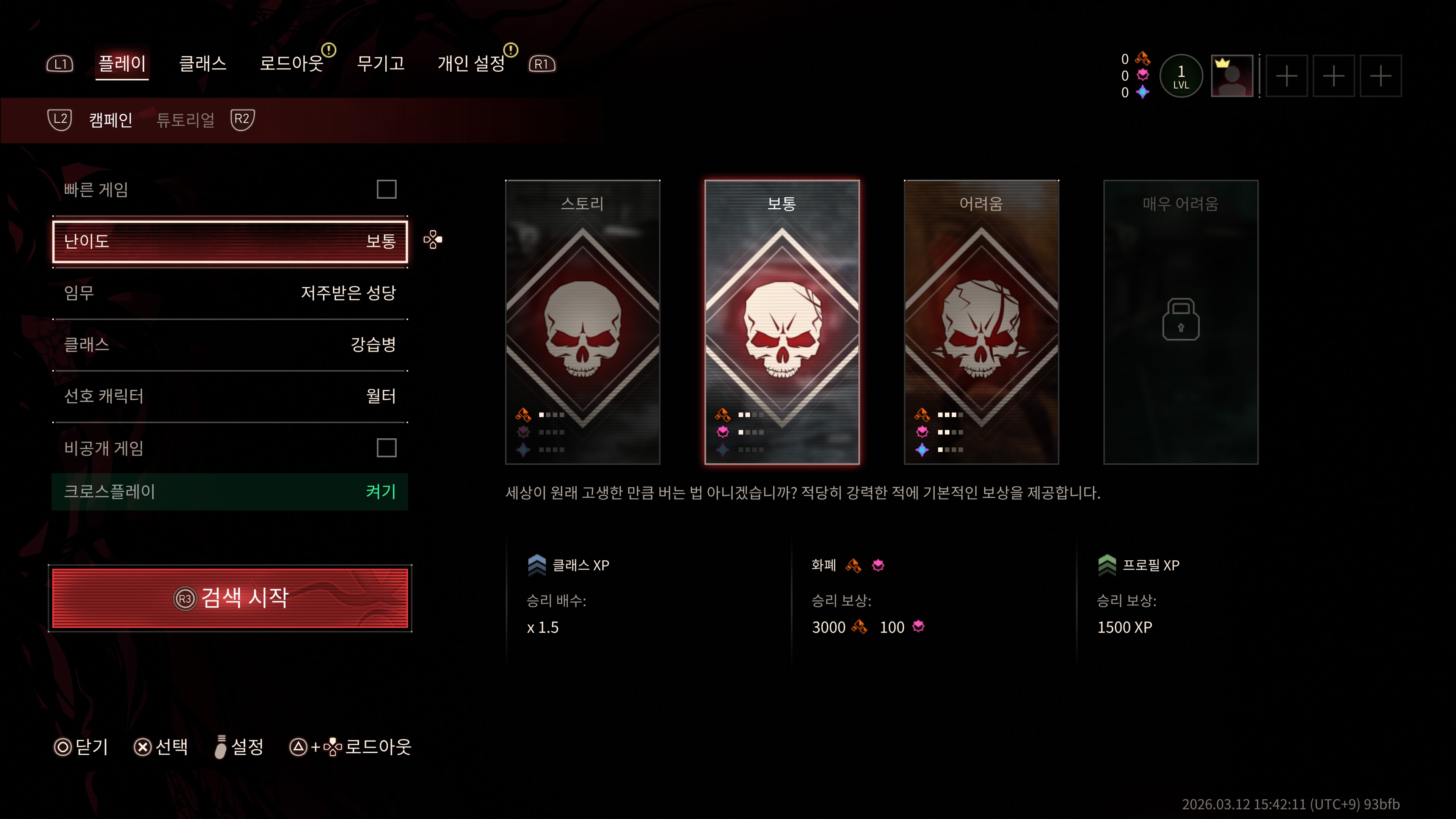Switch to the 플레이 tab
This screenshot has width=1456, height=819.
tap(122, 63)
